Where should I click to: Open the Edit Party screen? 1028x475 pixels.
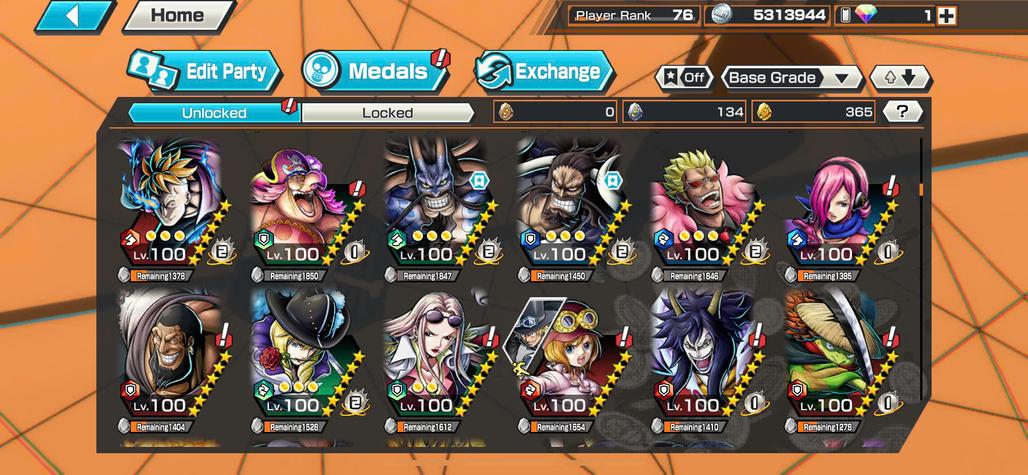tap(204, 72)
